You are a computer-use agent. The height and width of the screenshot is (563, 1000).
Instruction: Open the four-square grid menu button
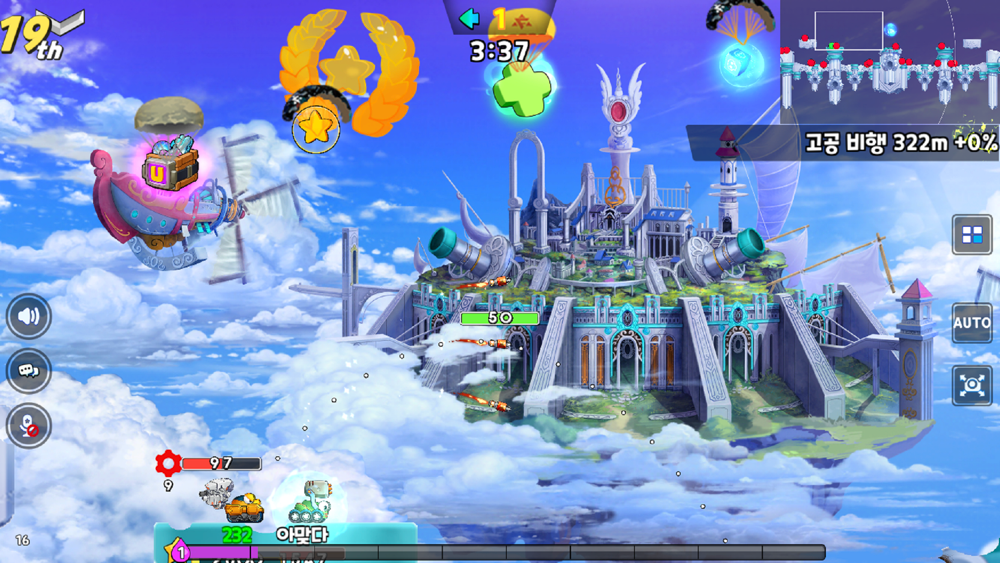pos(972,235)
